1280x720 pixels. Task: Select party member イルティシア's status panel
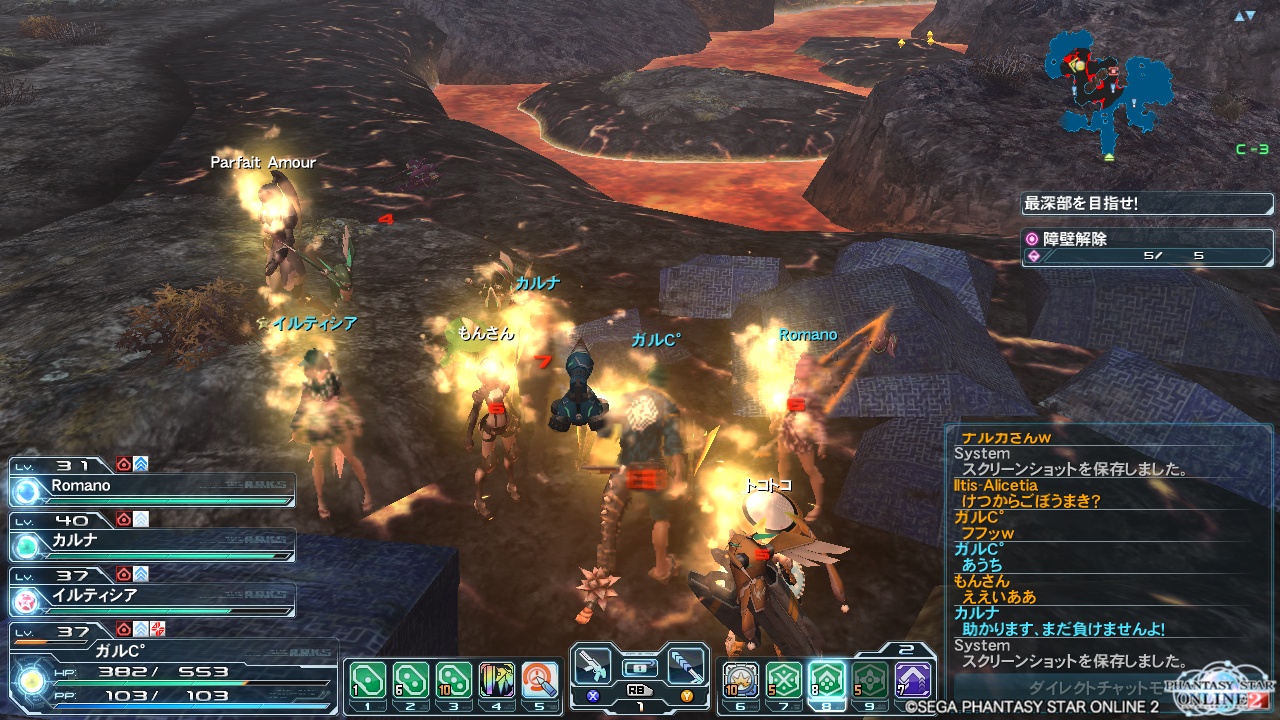pos(152,598)
